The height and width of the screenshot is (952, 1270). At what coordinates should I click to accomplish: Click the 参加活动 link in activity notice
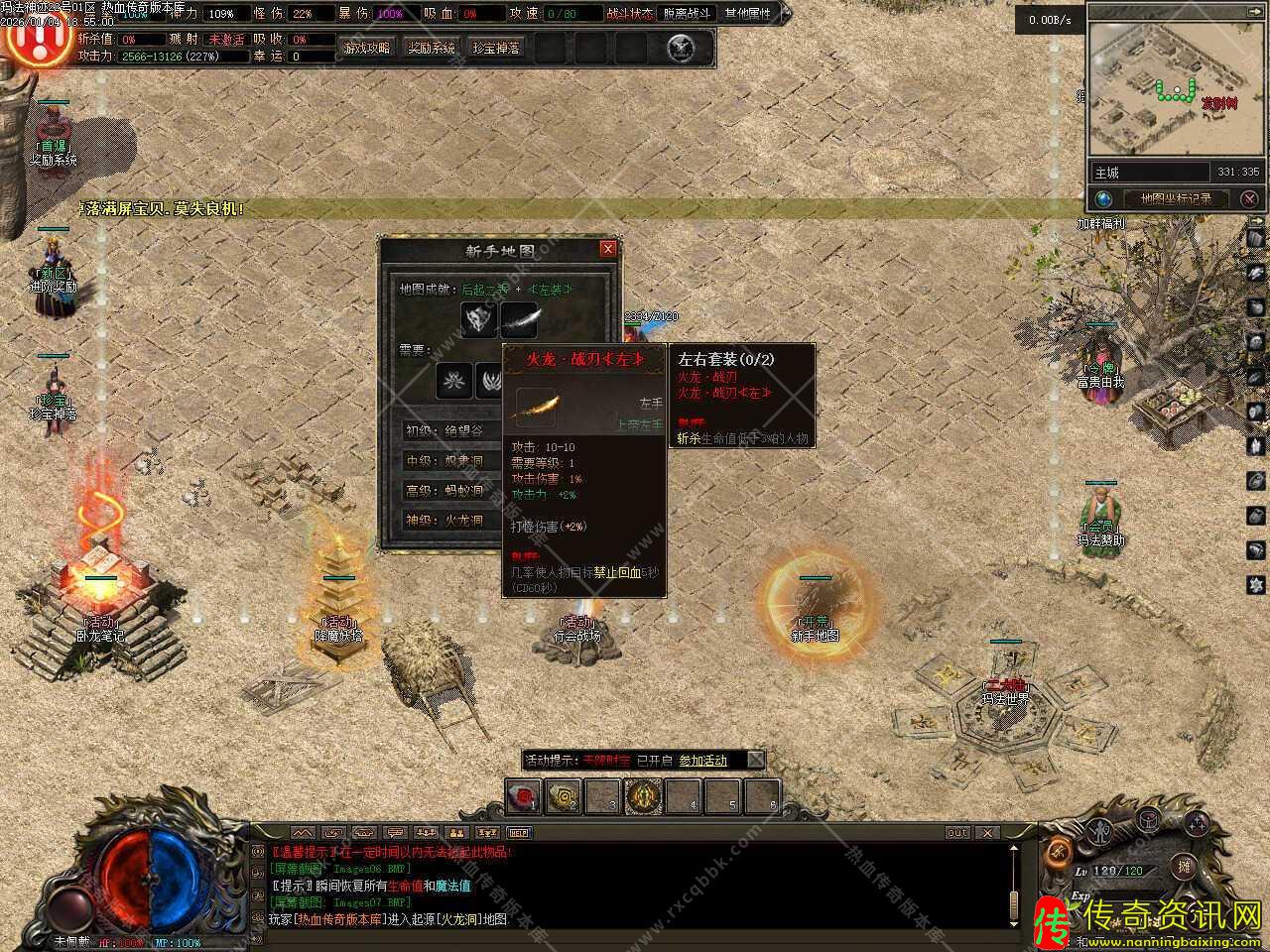click(702, 761)
